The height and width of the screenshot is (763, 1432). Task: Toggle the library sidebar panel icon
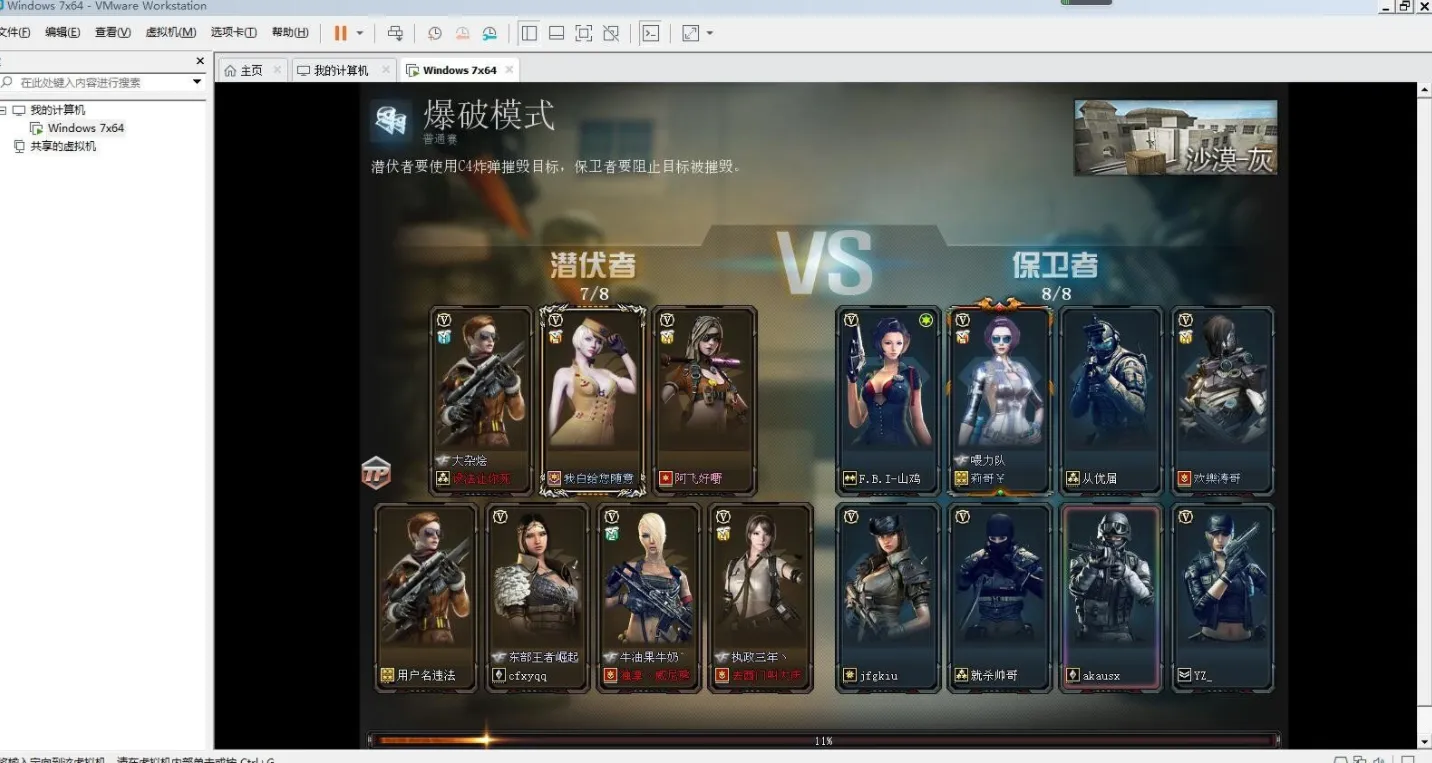coord(529,33)
